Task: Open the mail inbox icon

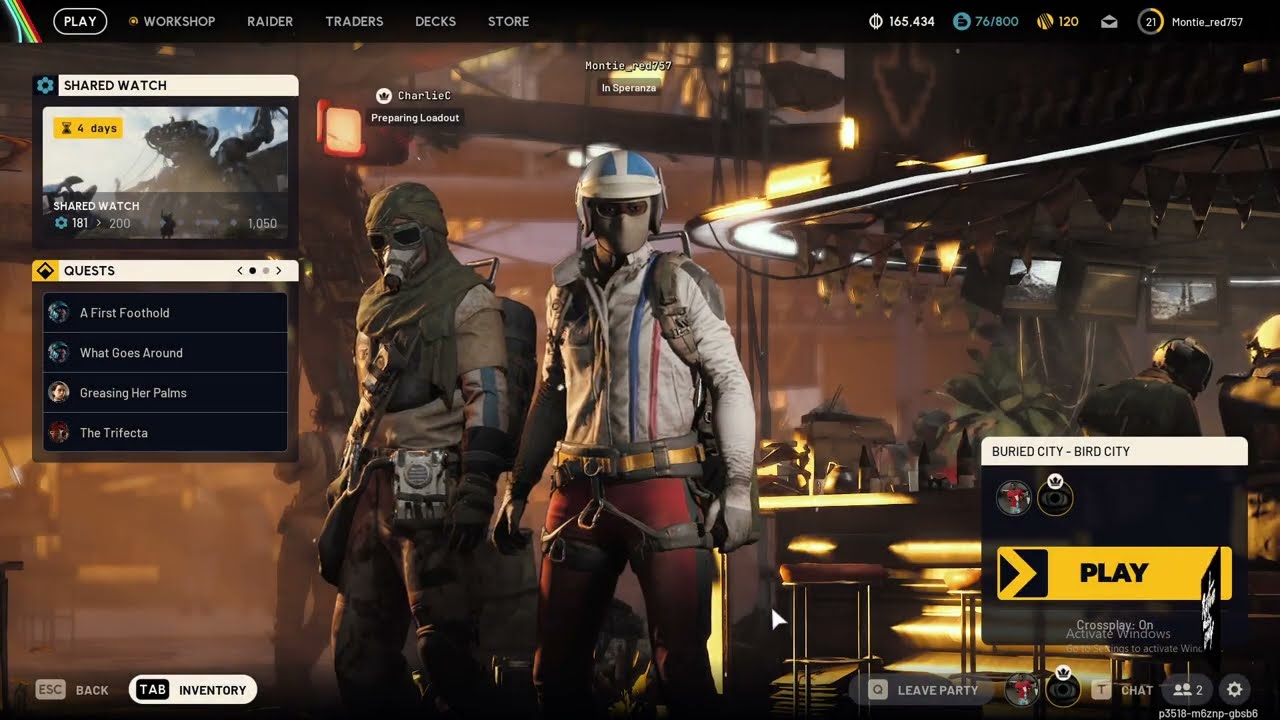Action: pyautogui.click(x=1109, y=21)
